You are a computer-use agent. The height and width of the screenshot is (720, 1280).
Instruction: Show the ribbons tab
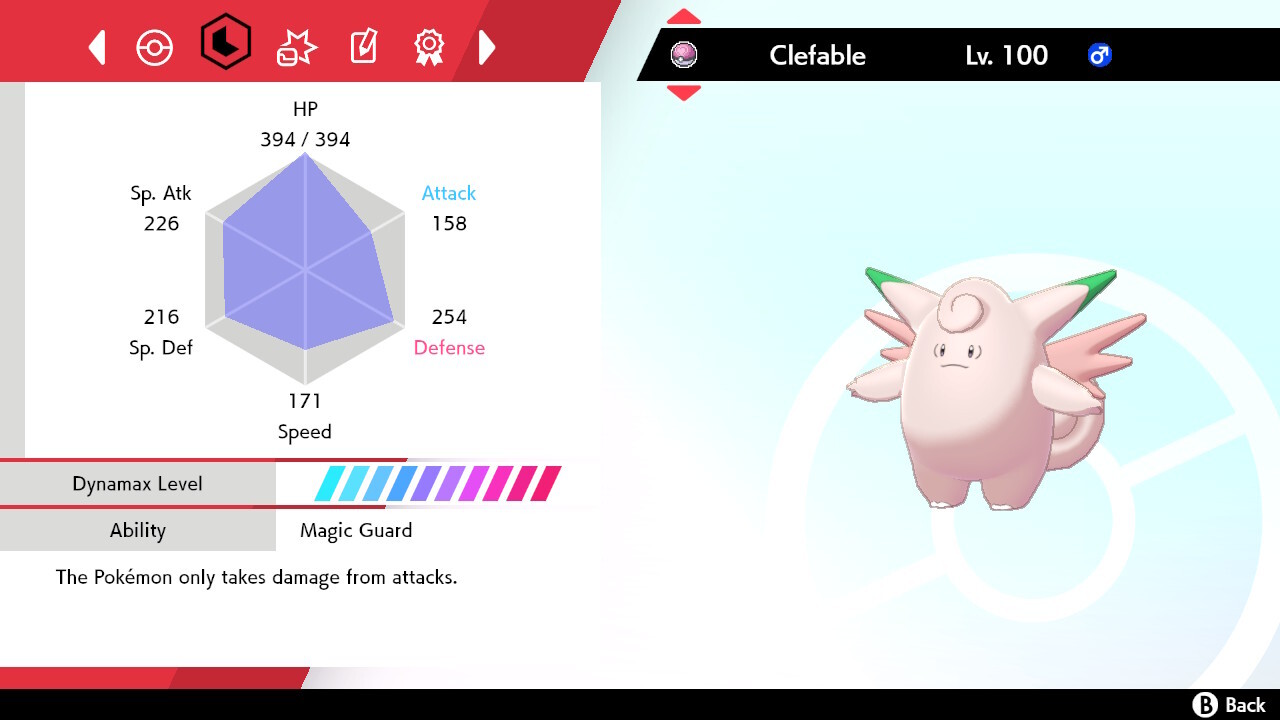coord(429,47)
